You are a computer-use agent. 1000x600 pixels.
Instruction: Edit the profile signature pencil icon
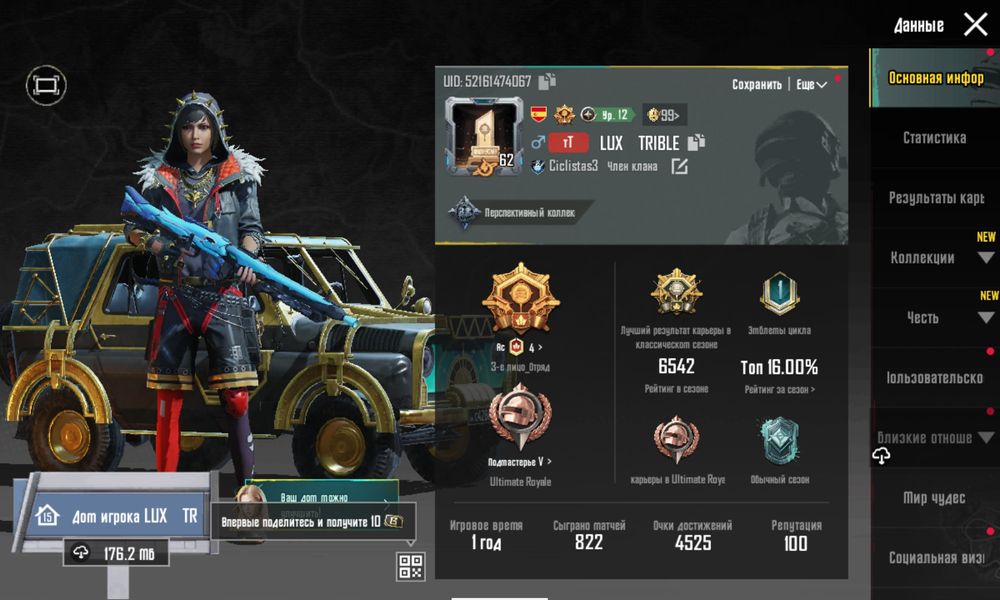[679, 166]
